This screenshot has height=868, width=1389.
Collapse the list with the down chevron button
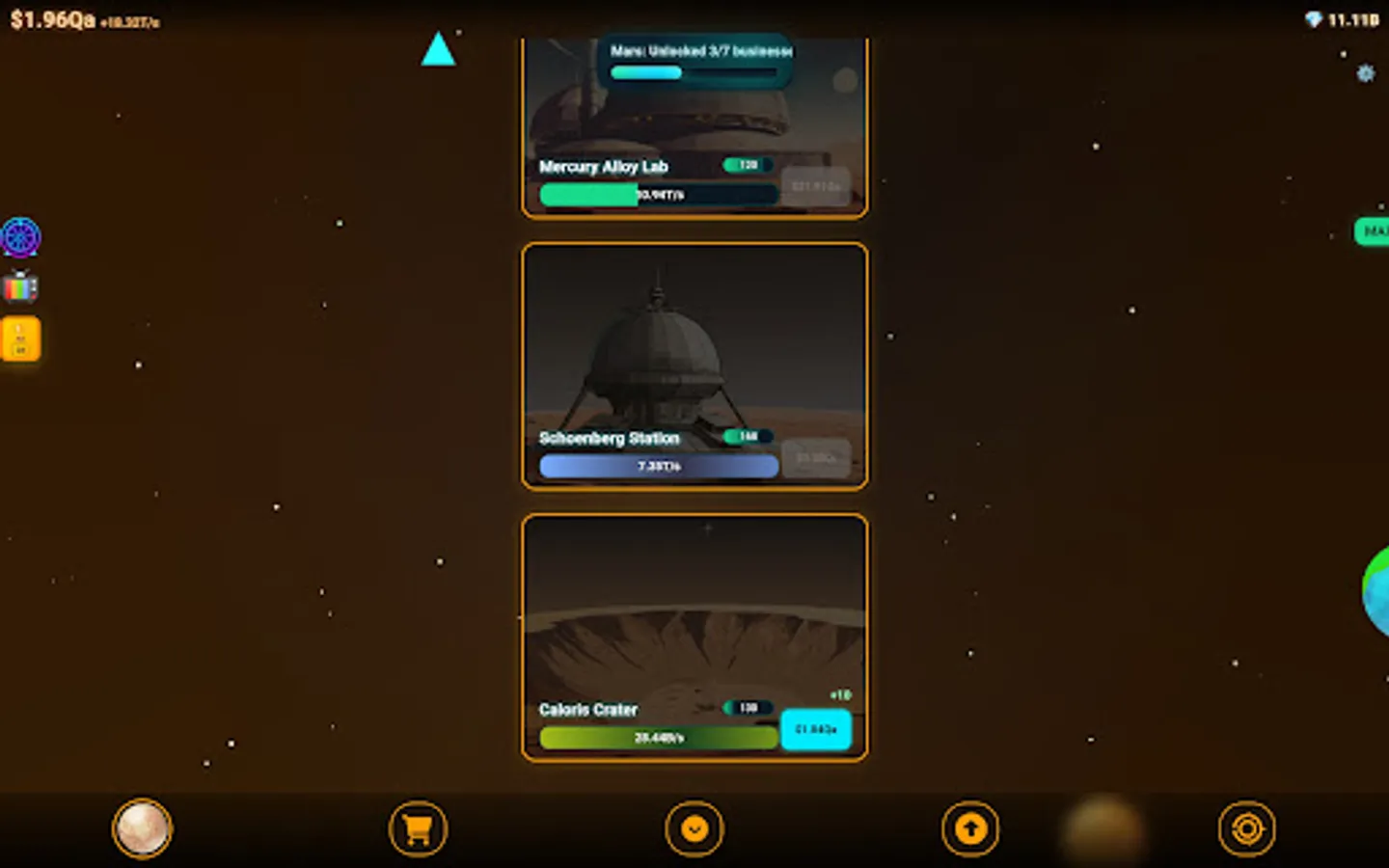click(694, 828)
